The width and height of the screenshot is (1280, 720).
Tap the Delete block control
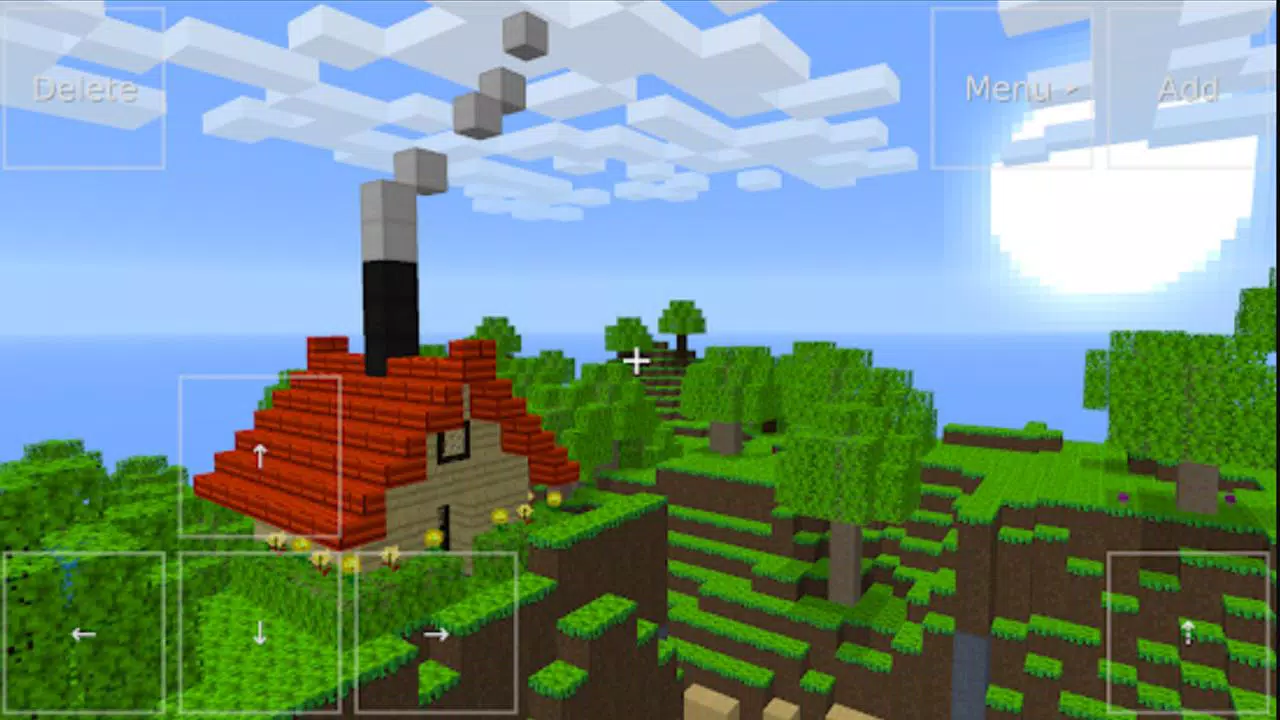pyautogui.click(x=84, y=90)
